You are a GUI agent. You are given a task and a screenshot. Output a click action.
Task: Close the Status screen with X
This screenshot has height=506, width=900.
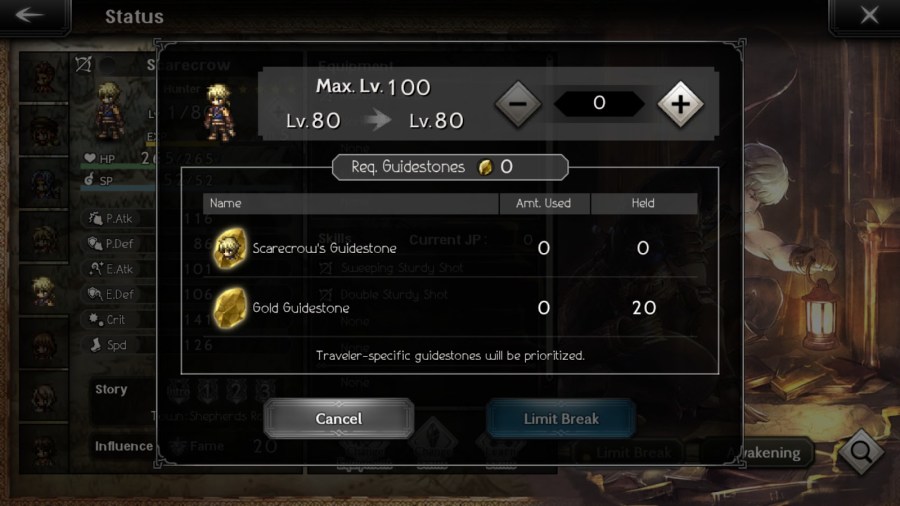867,16
